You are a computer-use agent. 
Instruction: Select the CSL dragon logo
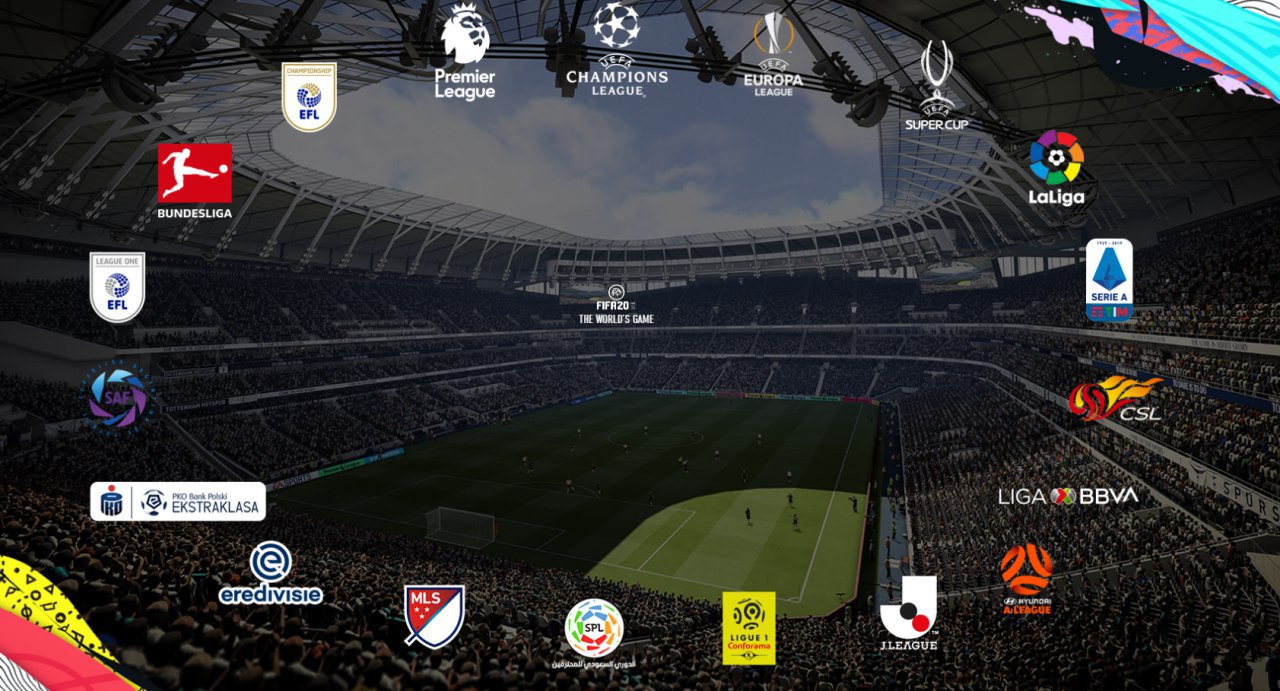1114,399
